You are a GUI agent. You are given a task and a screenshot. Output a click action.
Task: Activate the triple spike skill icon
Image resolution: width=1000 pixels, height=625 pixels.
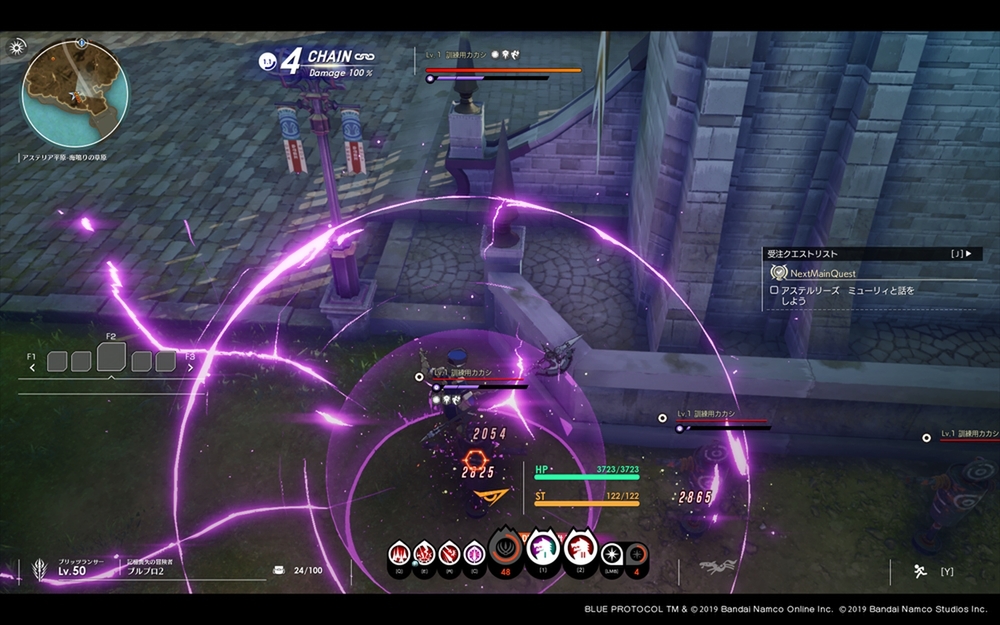(x=399, y=552)
